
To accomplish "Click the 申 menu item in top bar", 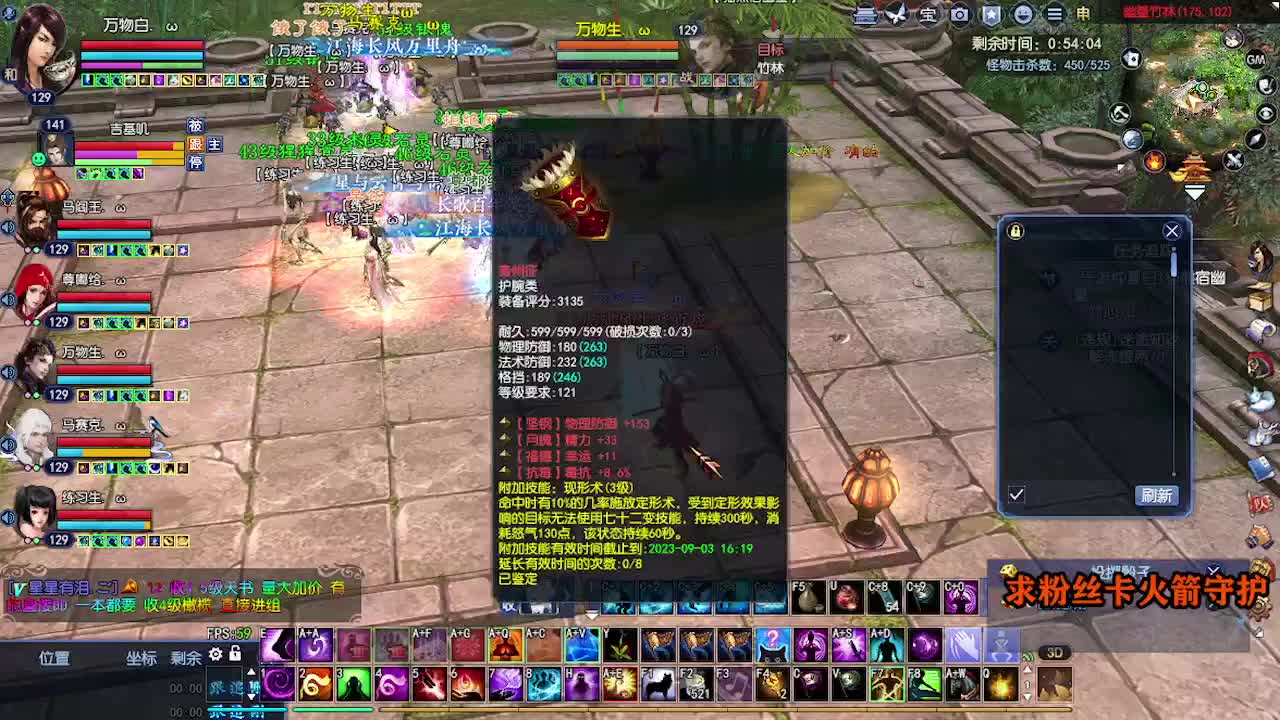I will click(x=1083, y=14).
